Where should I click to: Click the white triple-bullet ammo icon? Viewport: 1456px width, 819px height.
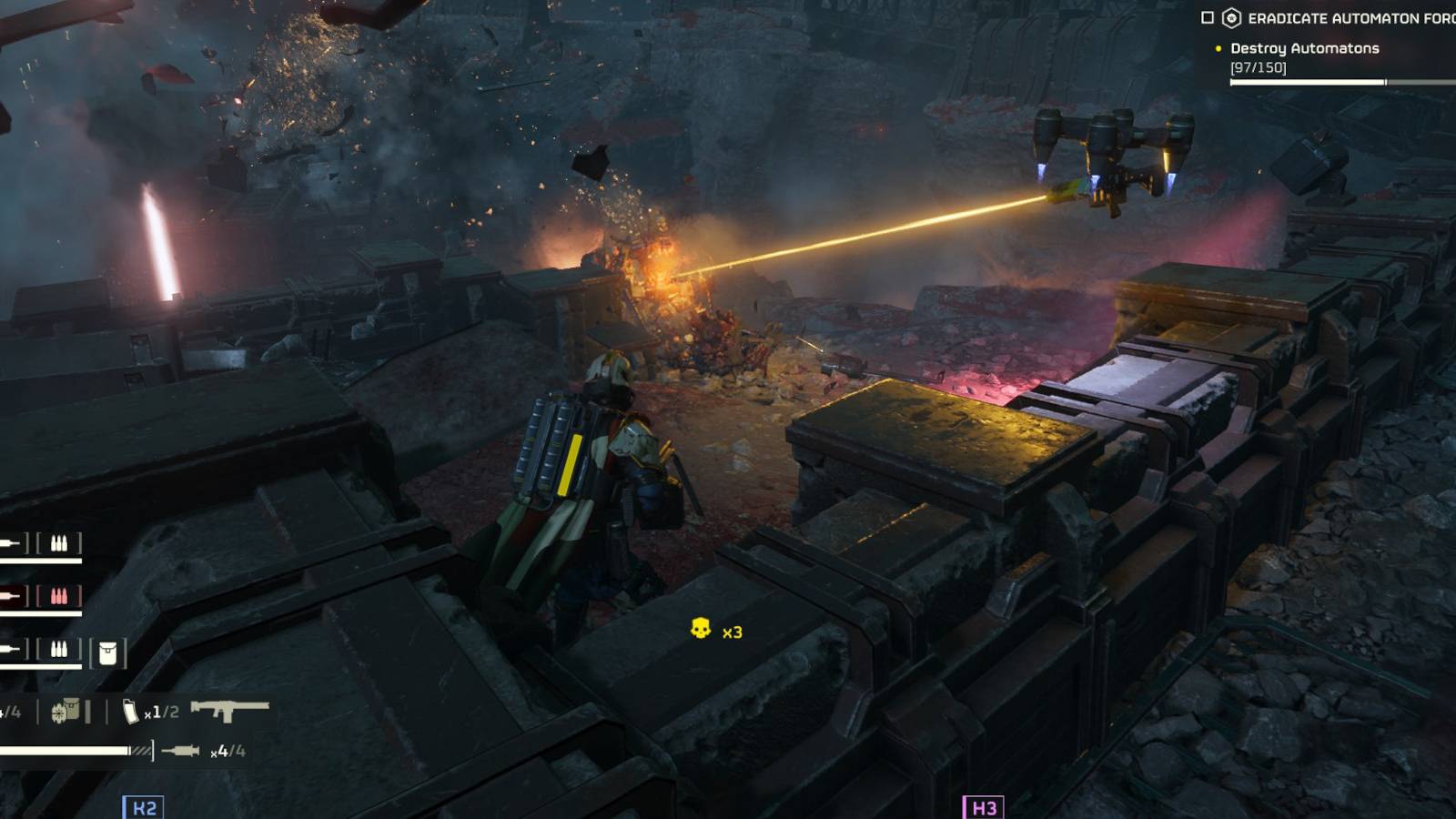(x=60, y=543)
